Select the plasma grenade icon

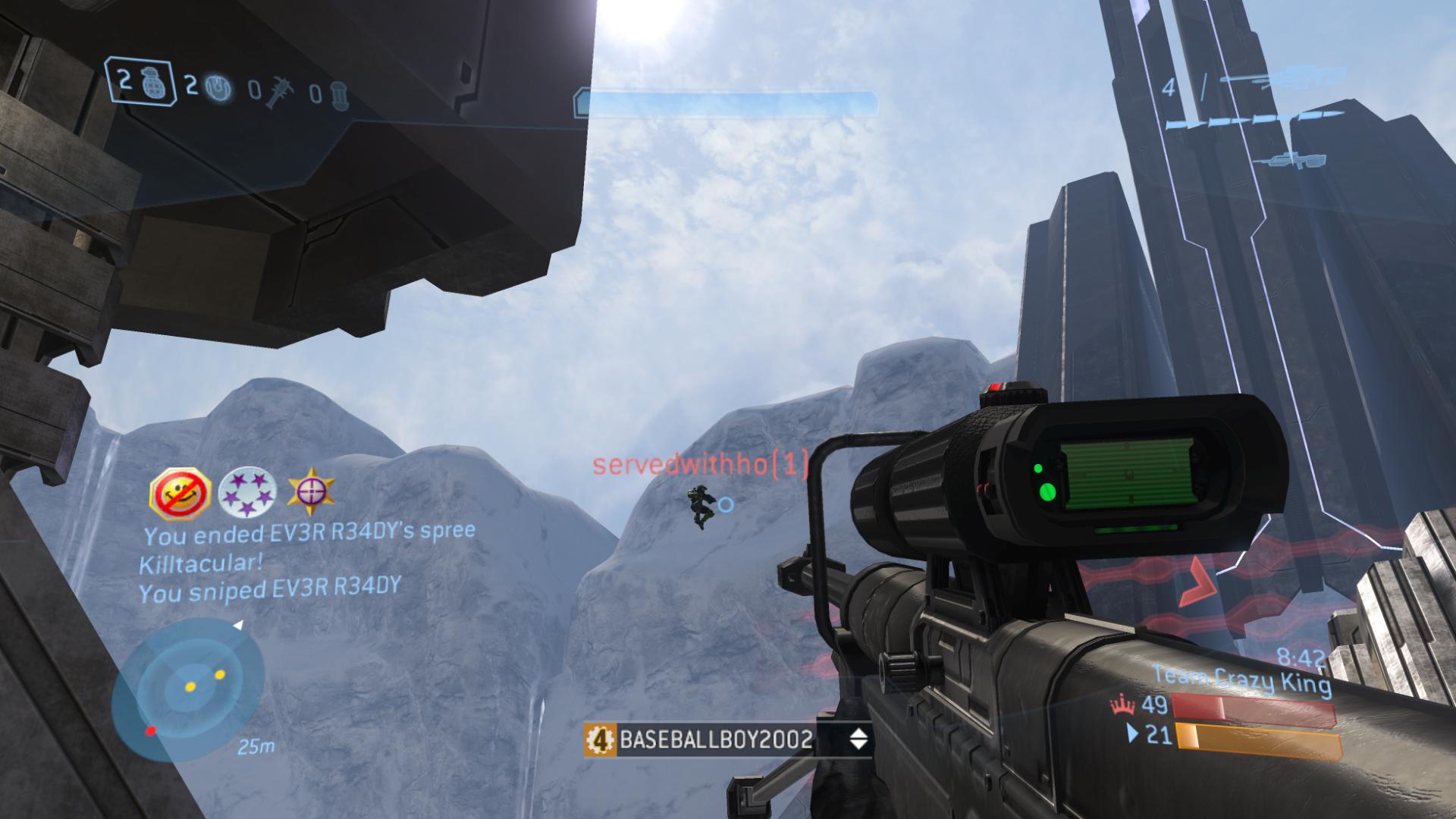[220, 86]
